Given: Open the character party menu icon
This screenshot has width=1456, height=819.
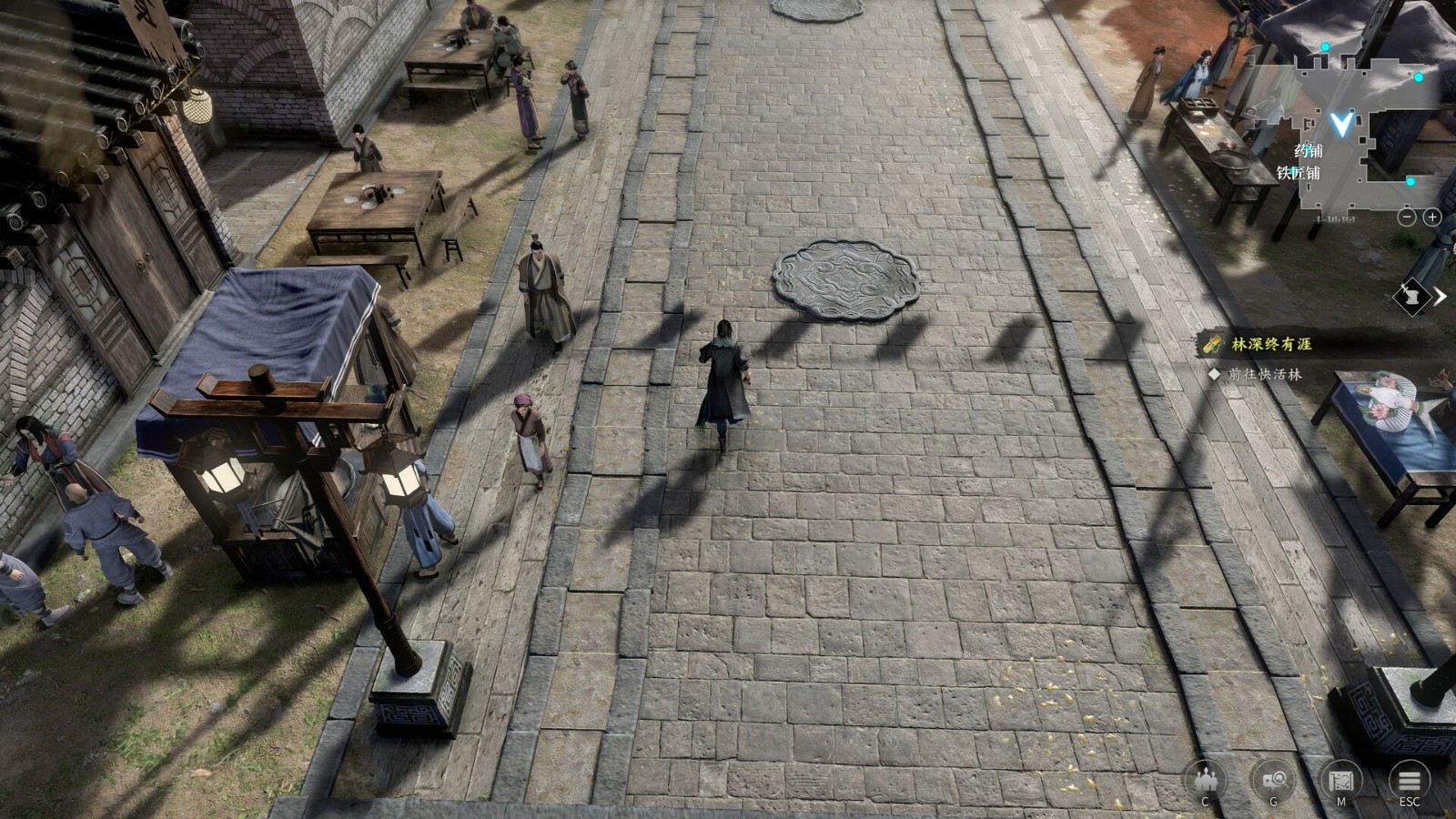Looking at the screenshot, I should (x=1205, y=780).
